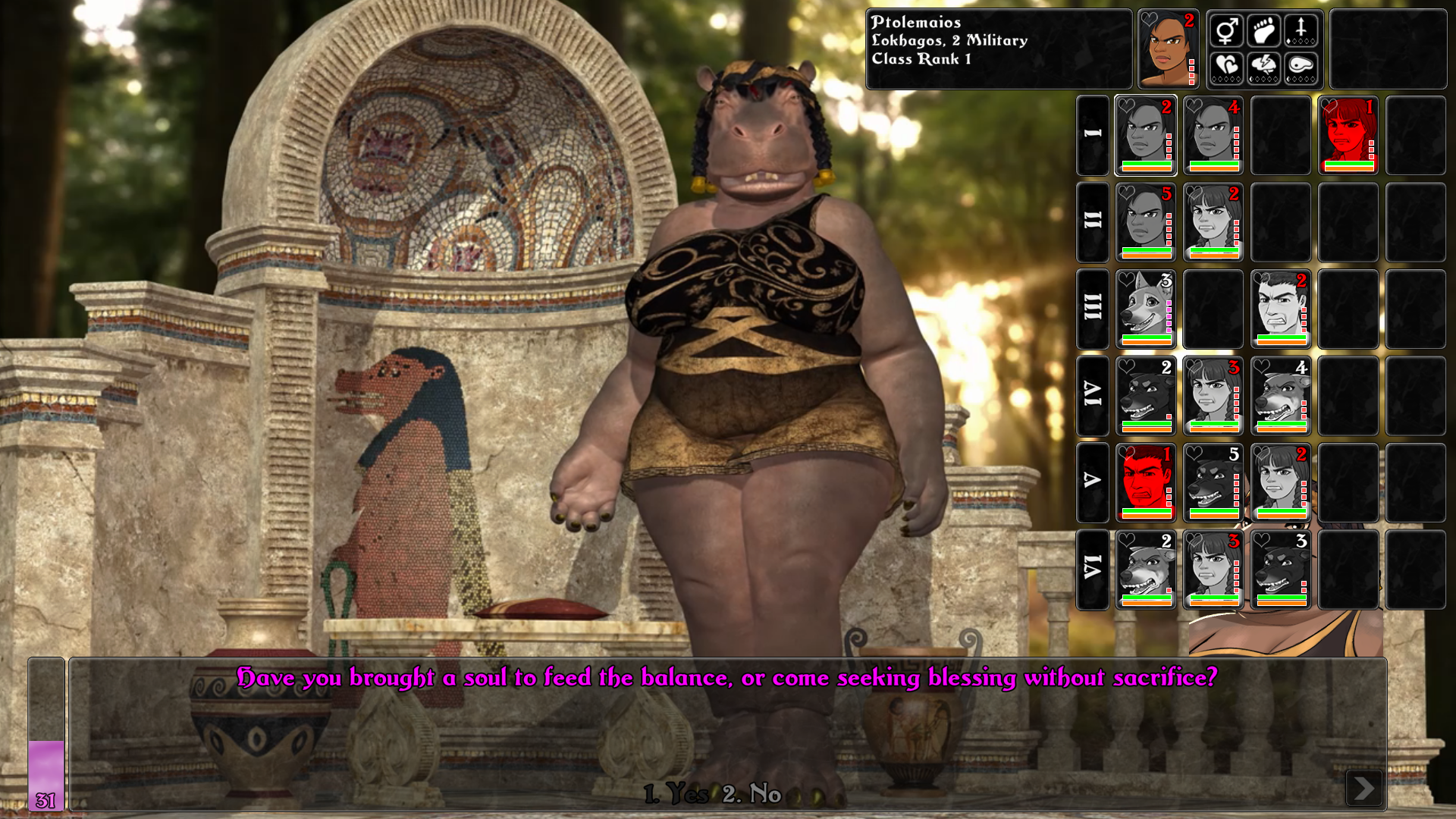1456x819 pixels.
Task: Choose the No dialogue option
Action: (752, 794)
